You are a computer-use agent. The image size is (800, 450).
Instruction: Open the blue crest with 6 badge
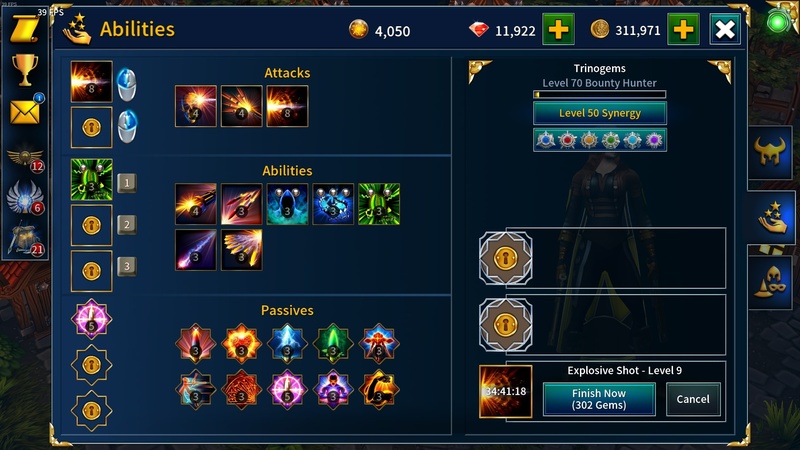[24, 198]
